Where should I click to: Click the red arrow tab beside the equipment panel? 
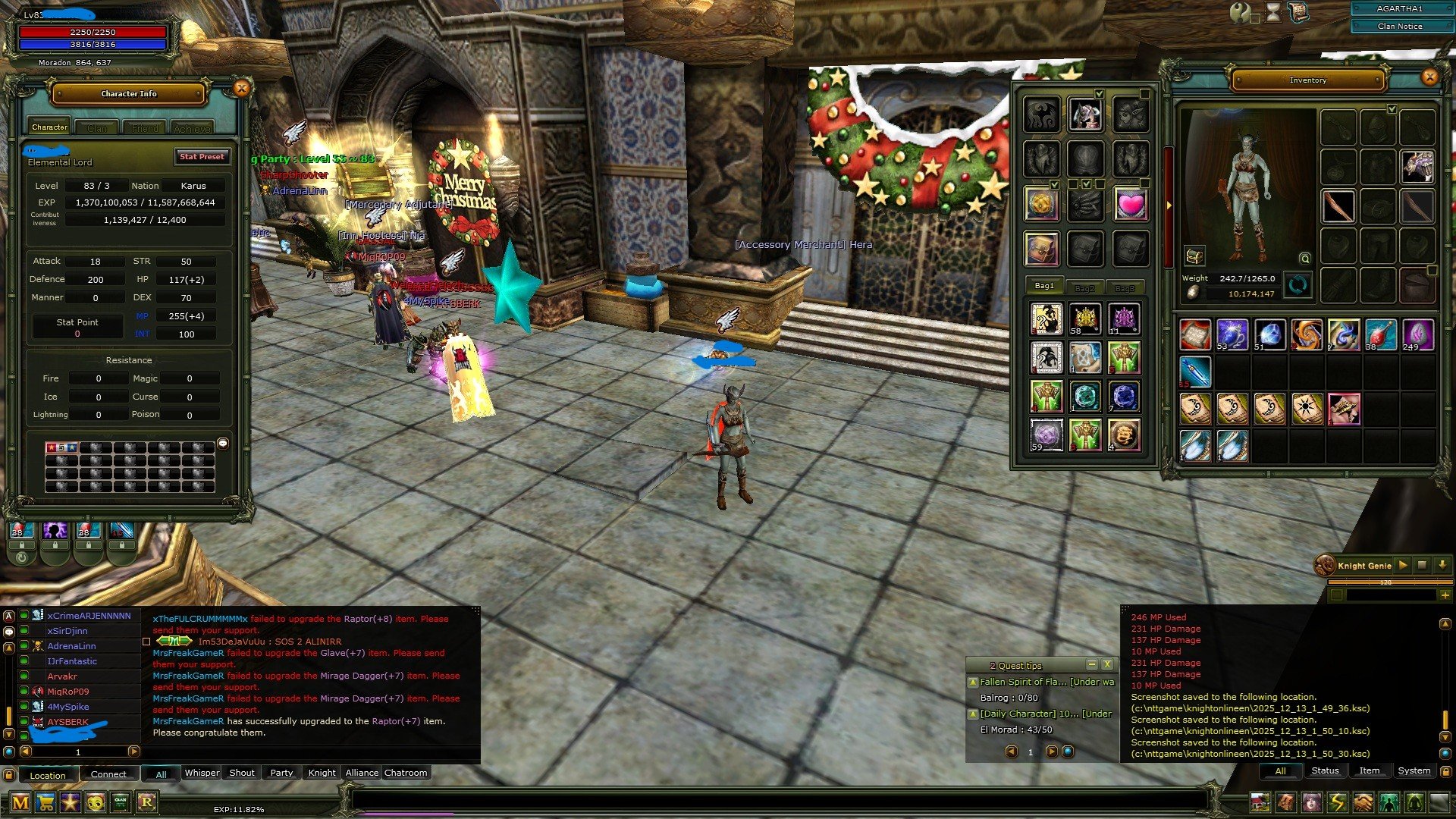[x=1169, y=206]
